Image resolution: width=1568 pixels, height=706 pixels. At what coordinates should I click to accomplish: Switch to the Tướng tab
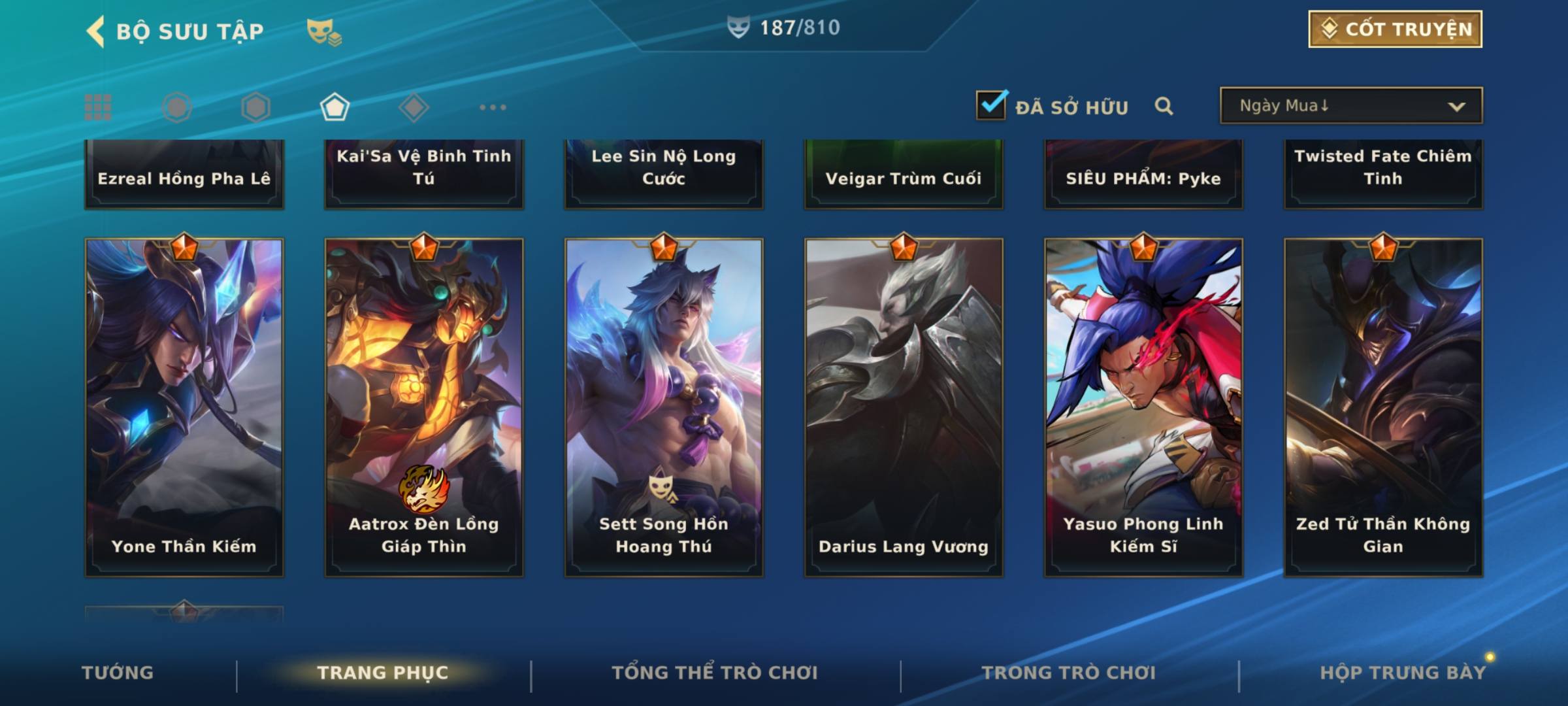tap(118, 673)
